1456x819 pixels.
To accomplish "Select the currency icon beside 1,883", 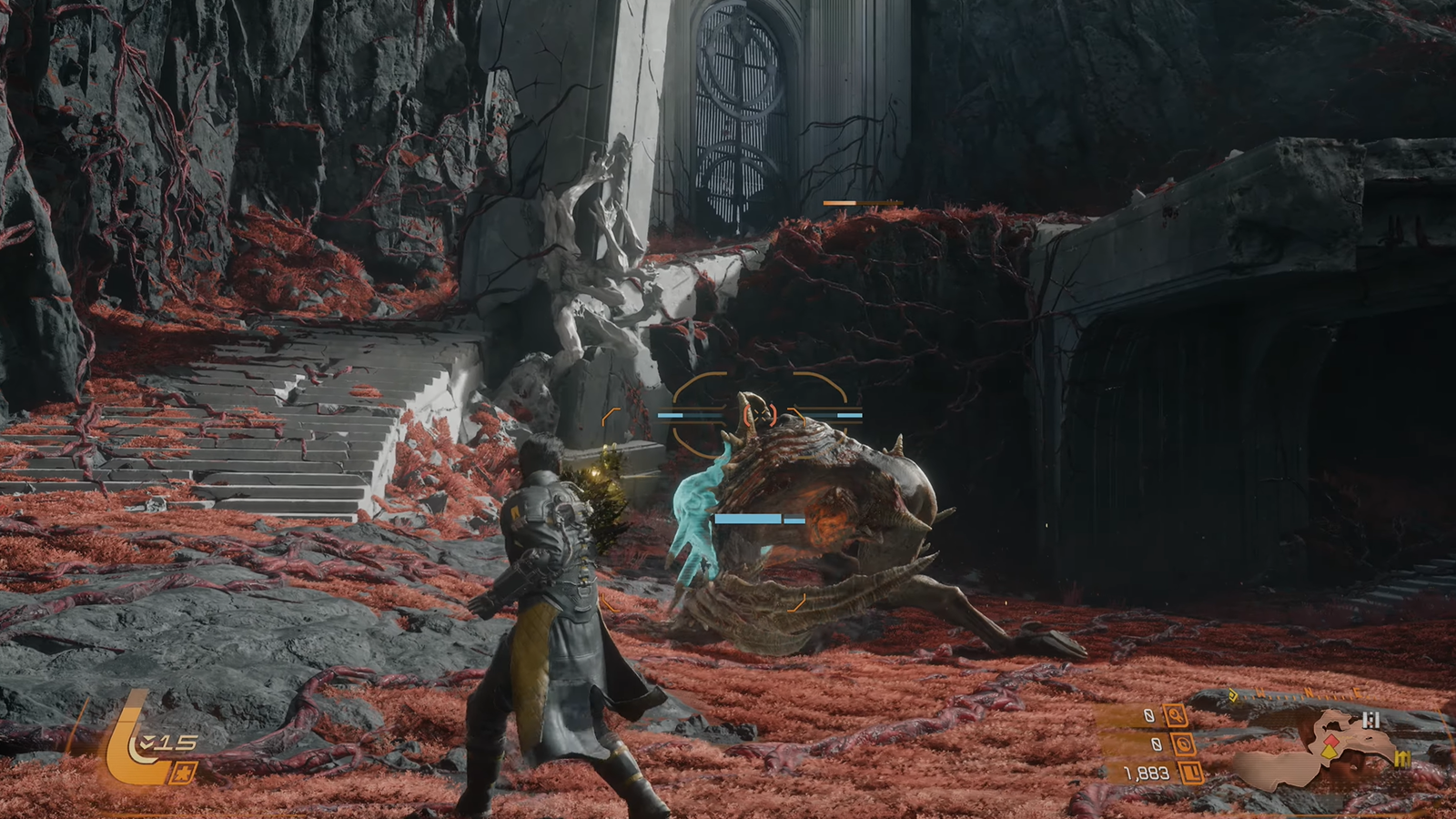I will [1193, 773].
